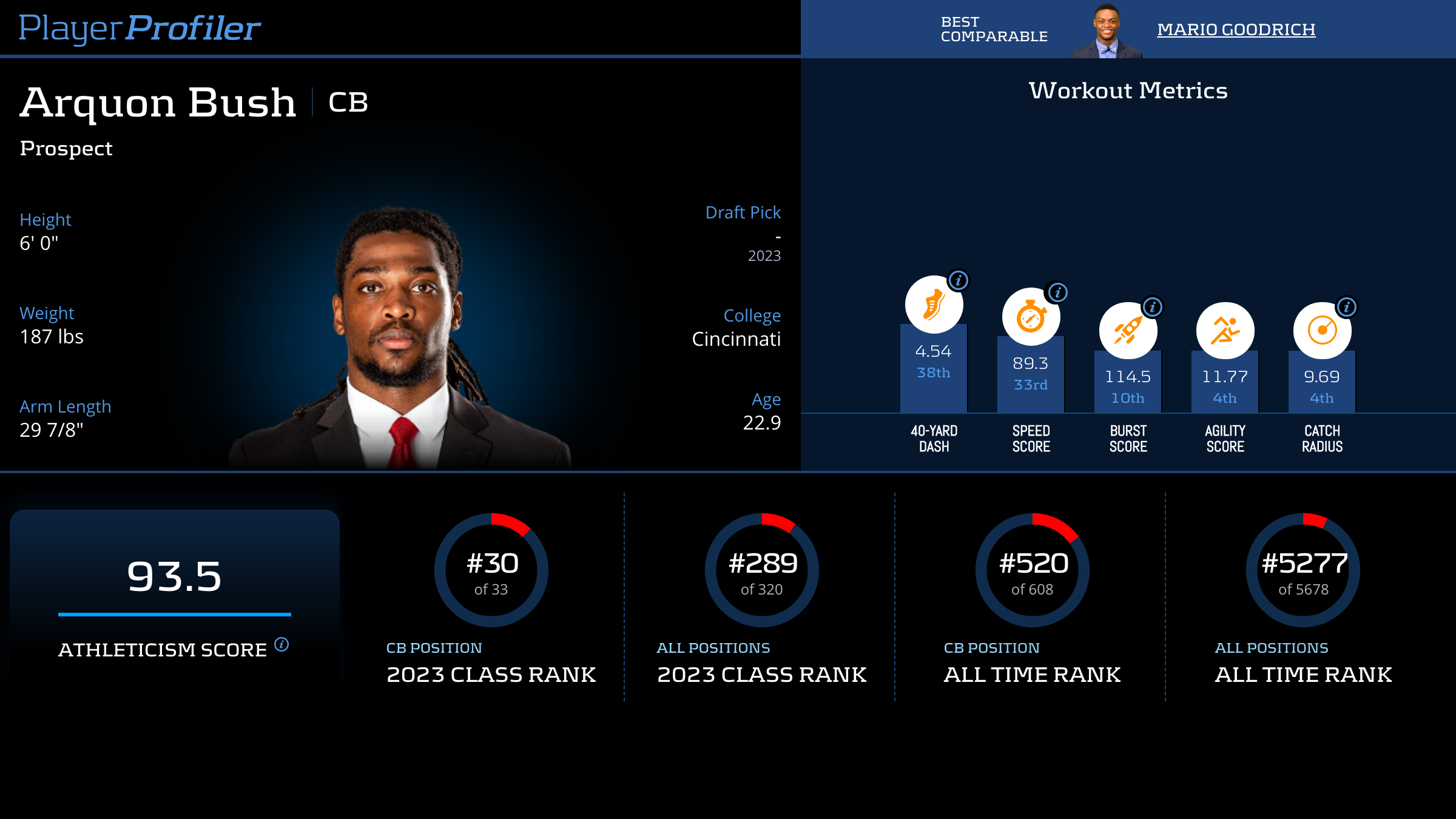Select the Agility Score running figure icon
Viewport: 1456px width, 819px height.
pos(1225,331)
